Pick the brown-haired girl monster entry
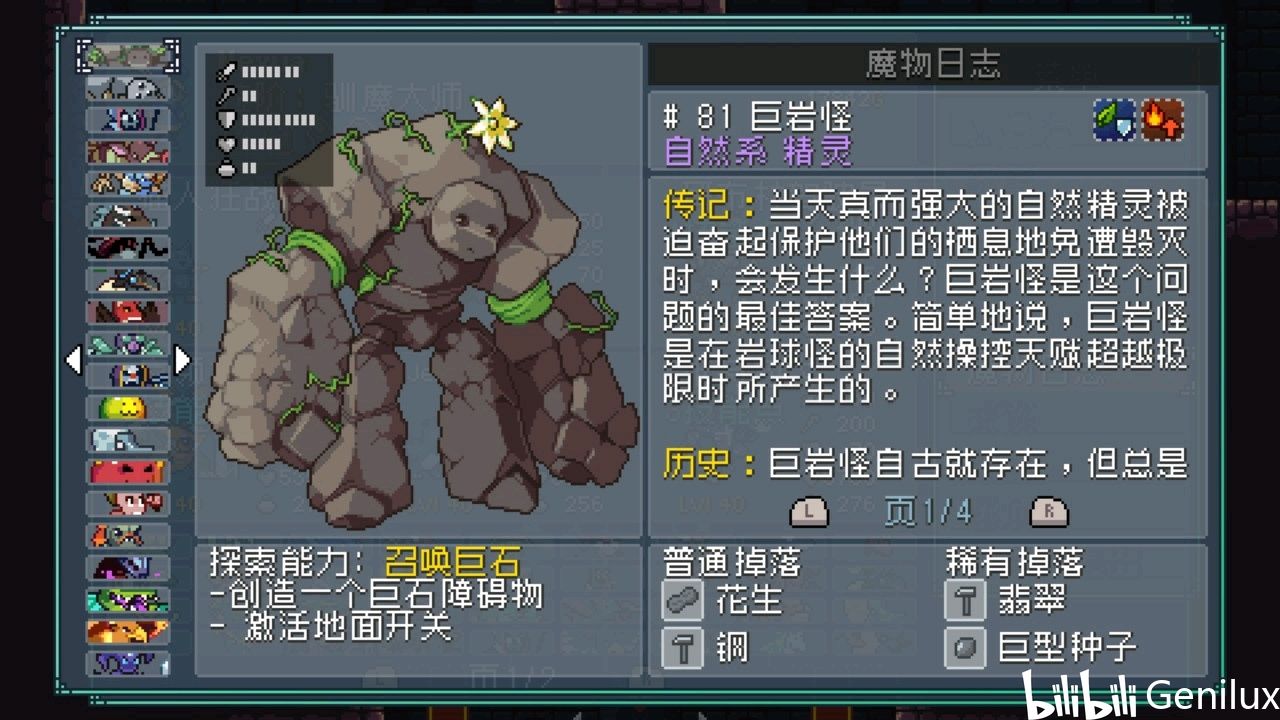 tap(128, 503)
